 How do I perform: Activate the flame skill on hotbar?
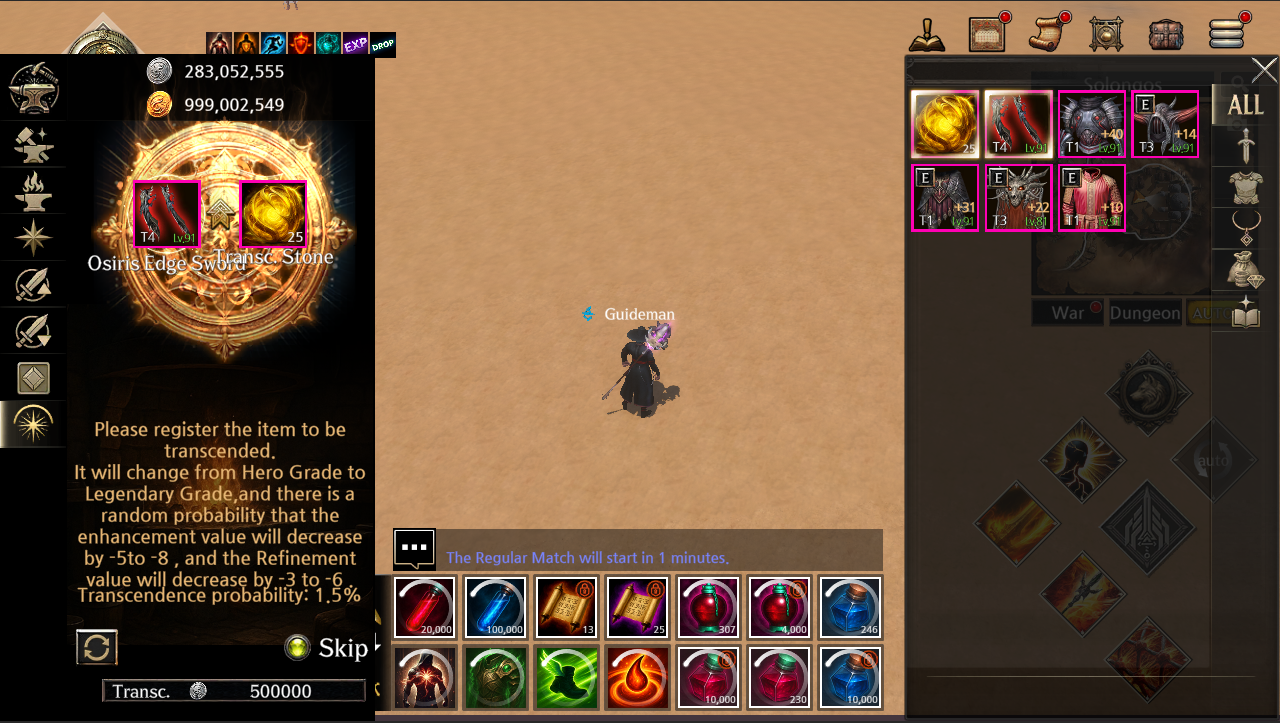point(637,678)
